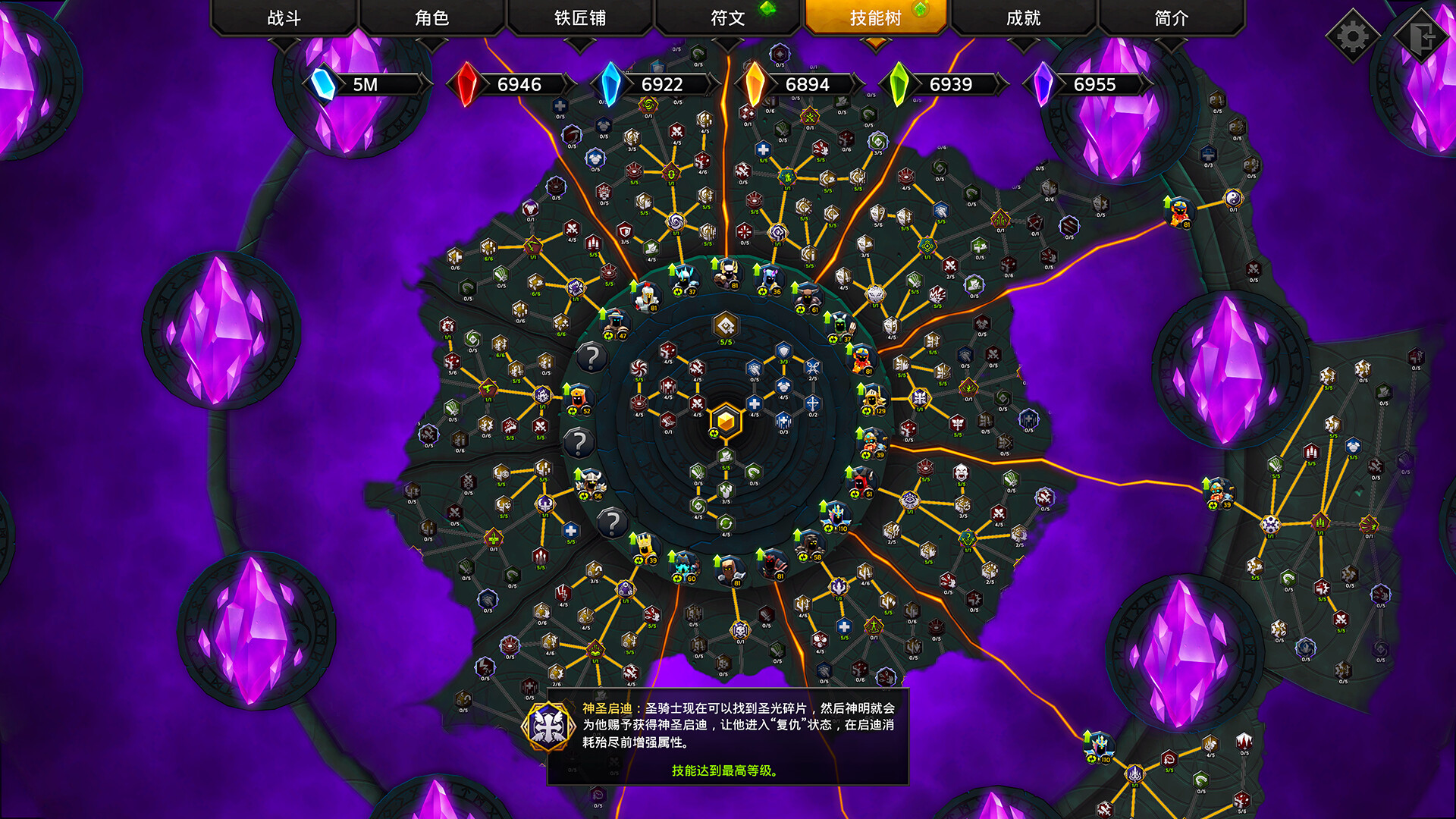Select the red crystal icon beside 6946
Viewport: 1456px width, 819px height.
tap(467, 84)
